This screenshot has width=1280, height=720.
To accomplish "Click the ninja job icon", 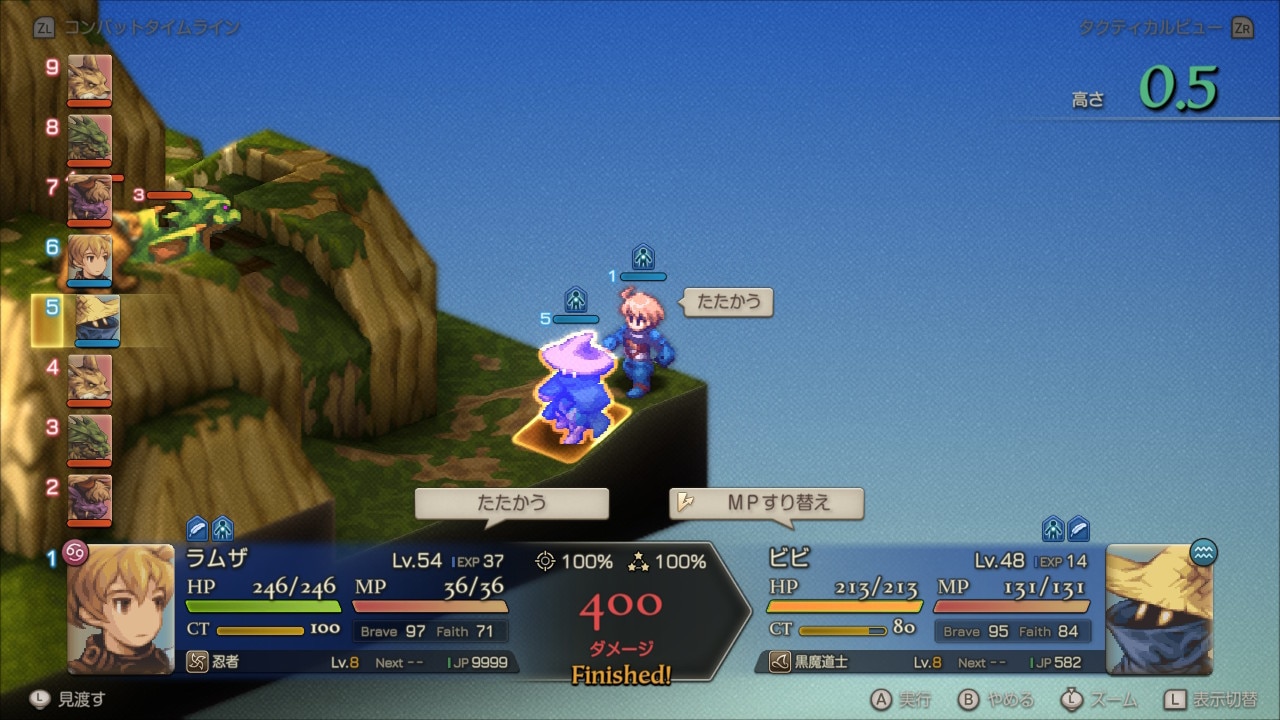I will (197, 662).
